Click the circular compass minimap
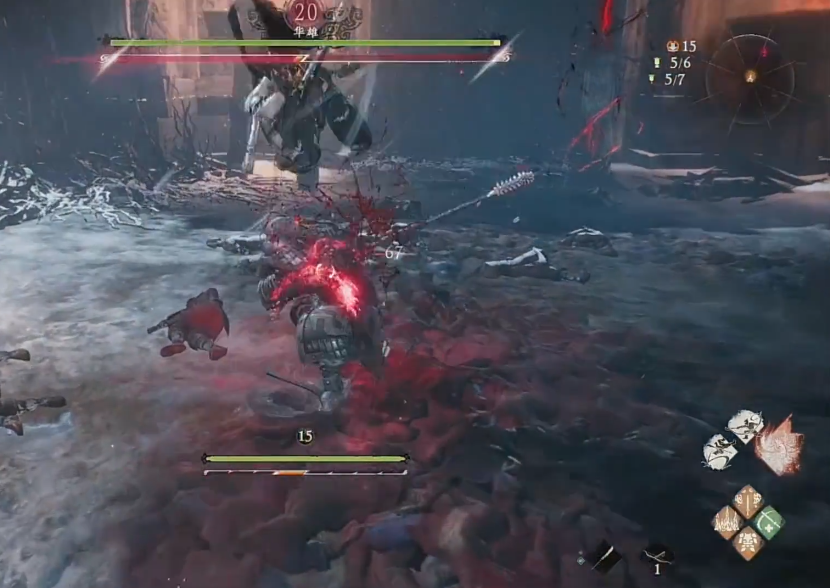 tap(750, 77)
